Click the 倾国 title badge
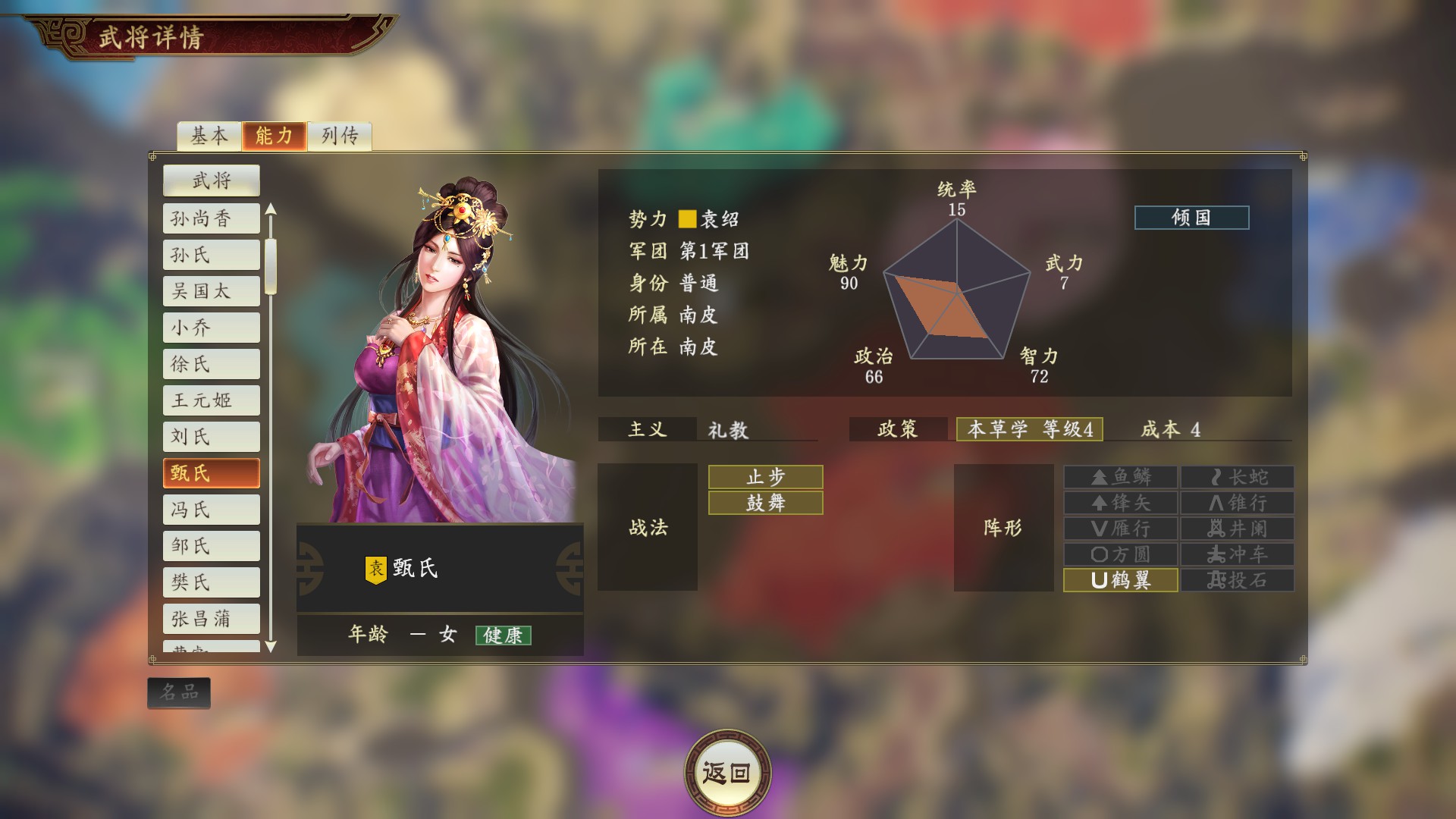The height and width of the screenshot is (819, 1456). tap(1192, 218)
